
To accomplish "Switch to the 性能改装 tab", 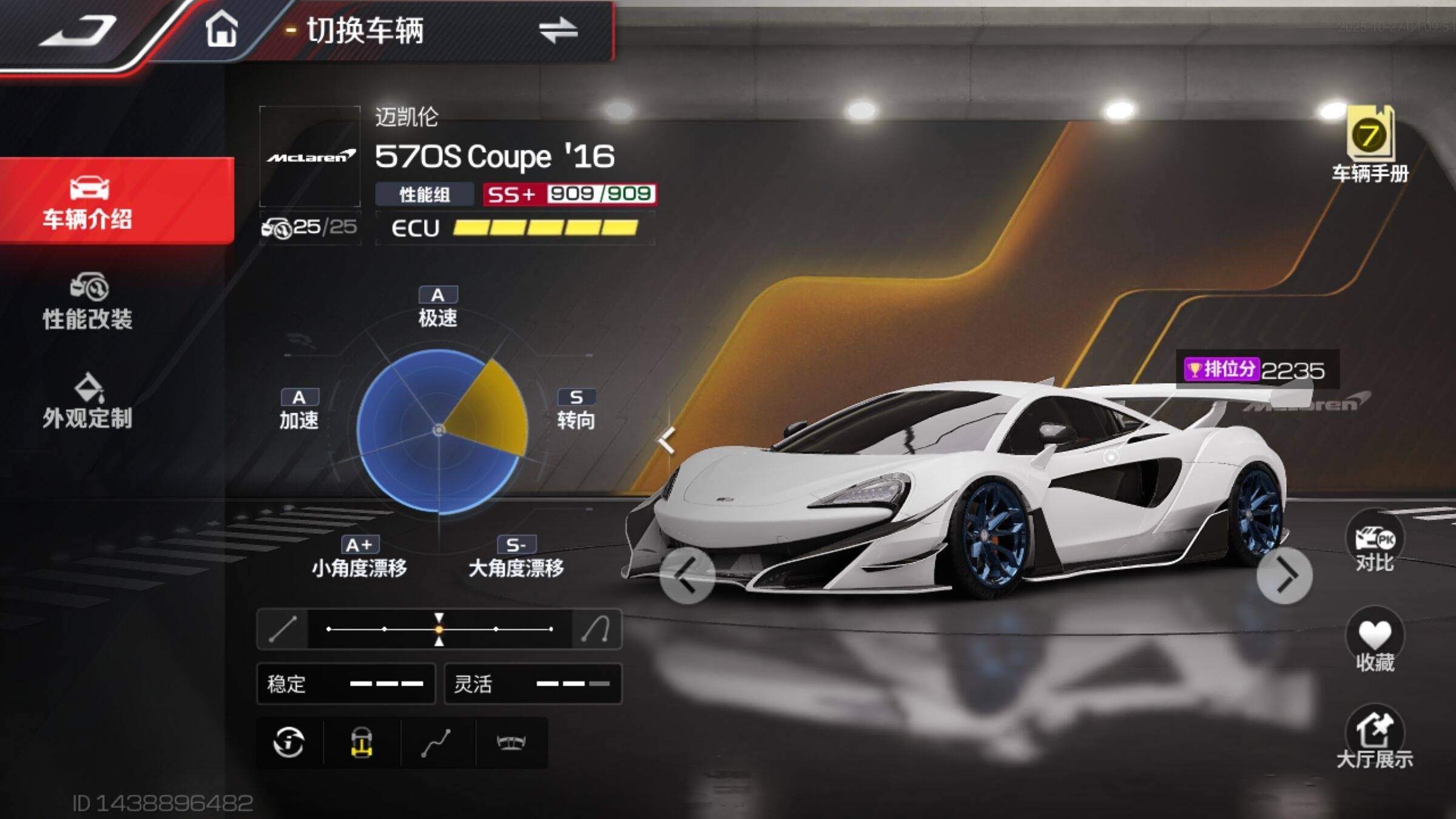I will point(88,302).
